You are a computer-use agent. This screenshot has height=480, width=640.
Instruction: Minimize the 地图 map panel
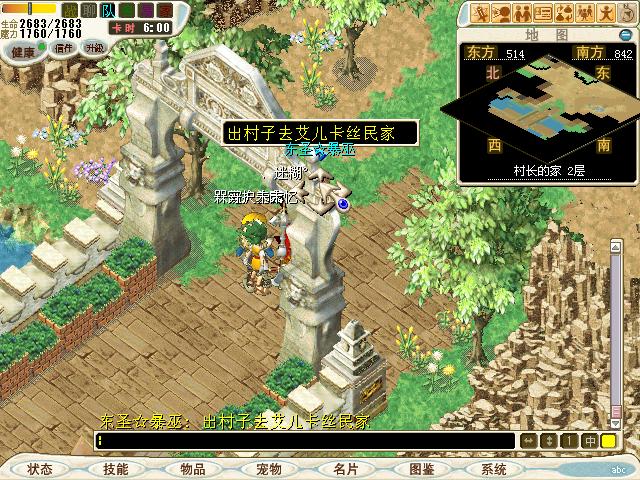click(x=625, y=34)
